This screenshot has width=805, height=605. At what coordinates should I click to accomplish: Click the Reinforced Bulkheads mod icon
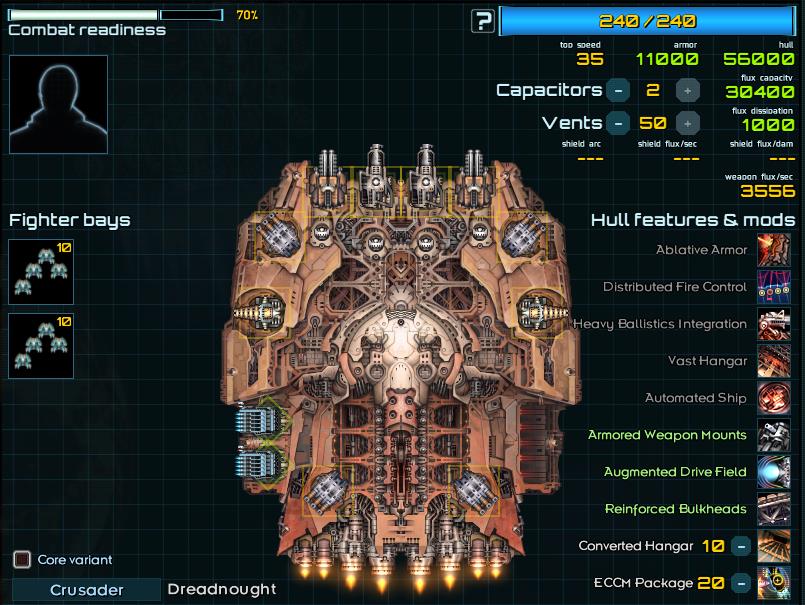point(774,509)
